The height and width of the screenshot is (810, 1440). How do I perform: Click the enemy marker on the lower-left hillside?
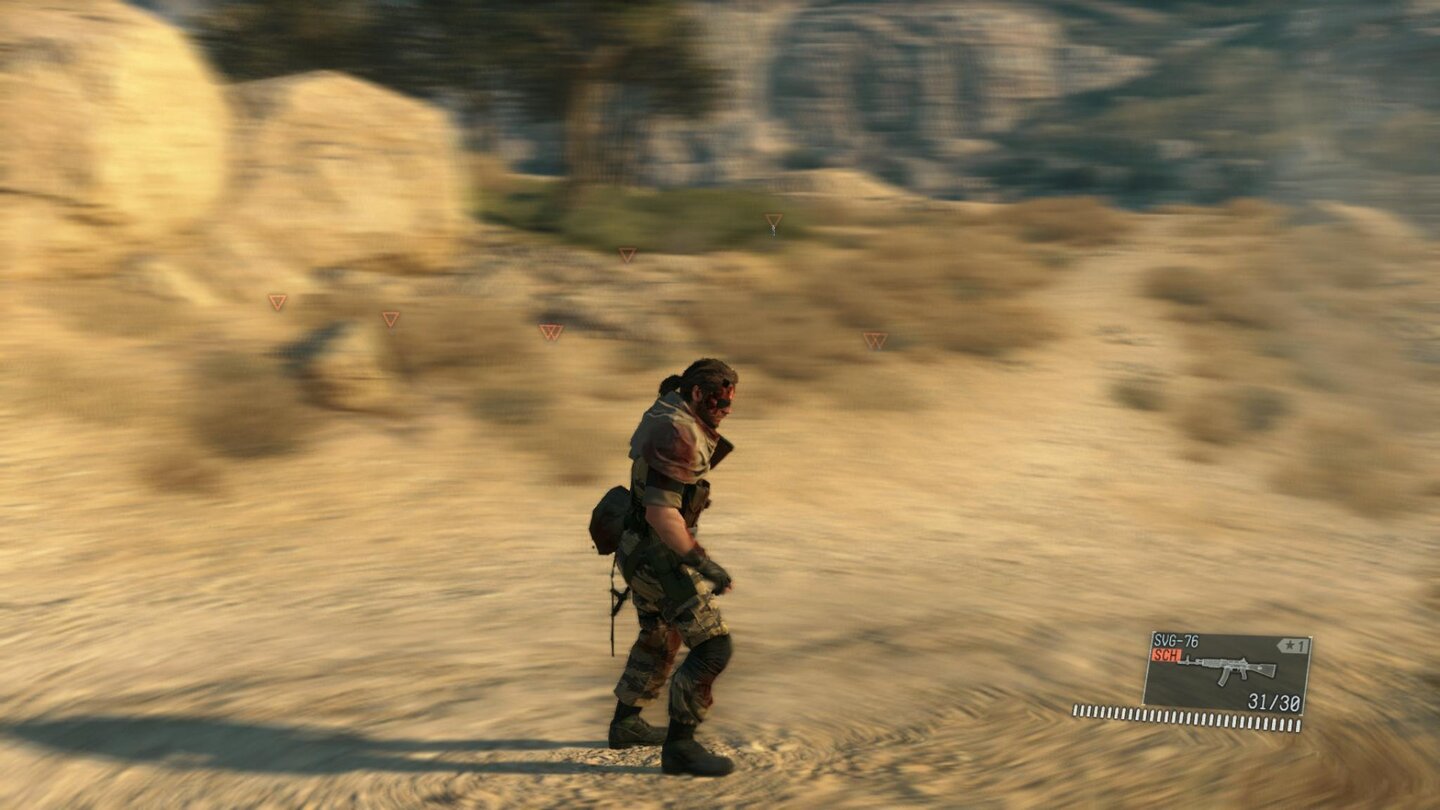click(390, 318)
